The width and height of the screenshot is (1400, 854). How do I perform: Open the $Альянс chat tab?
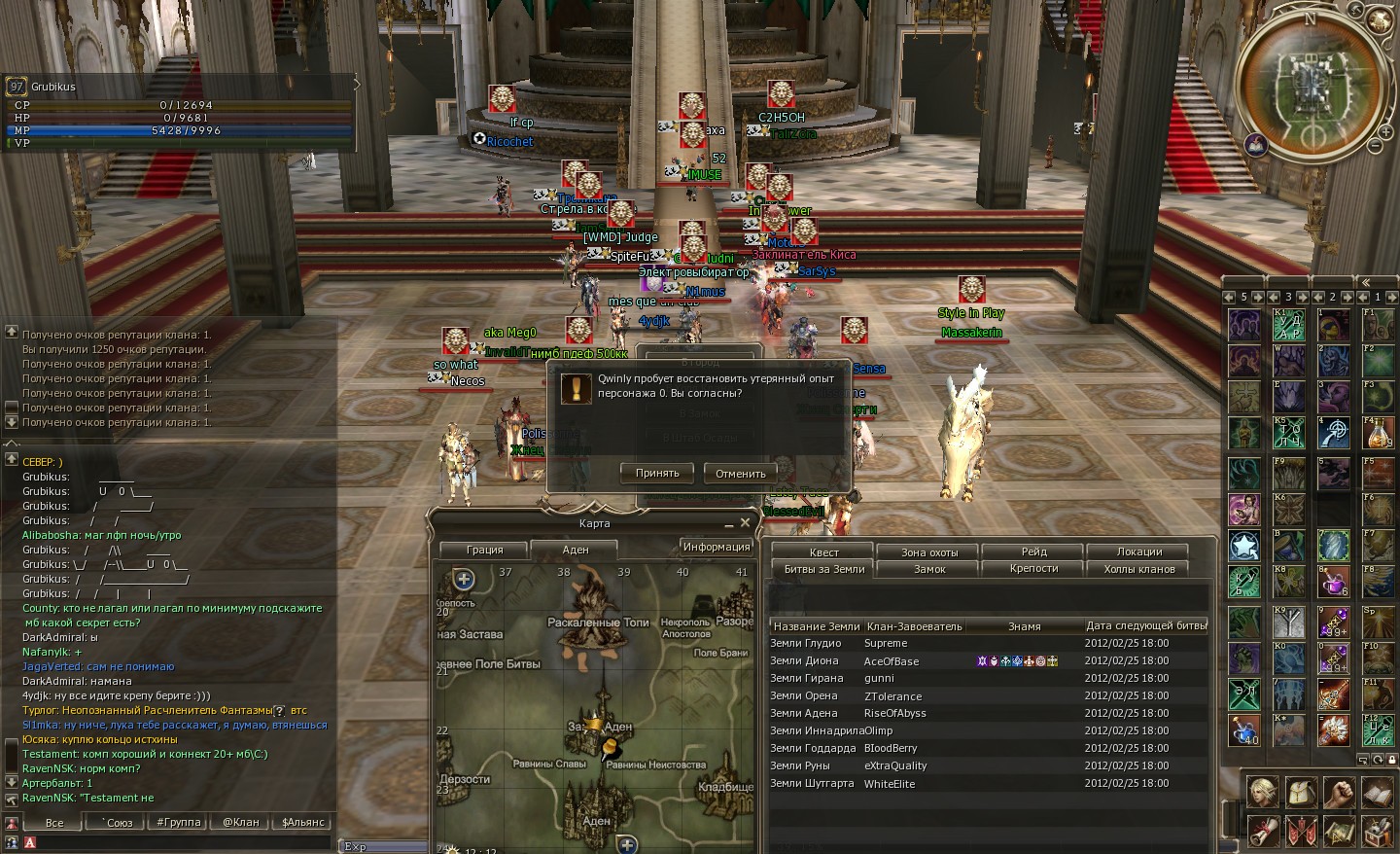click(303, 822)
